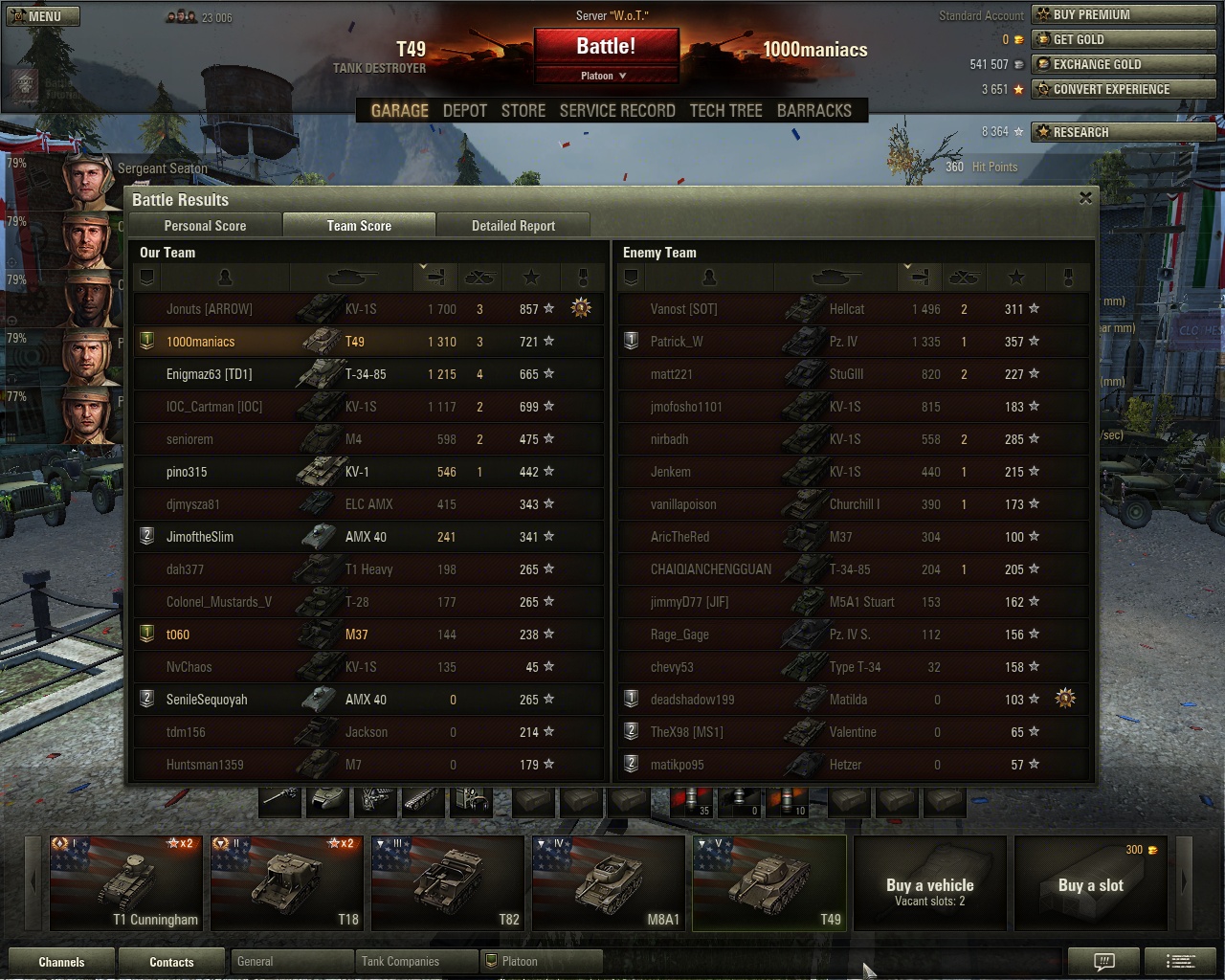Screen dimensions: 1225x980
Task: Select Get Gold button
Action: (1124, 40)
